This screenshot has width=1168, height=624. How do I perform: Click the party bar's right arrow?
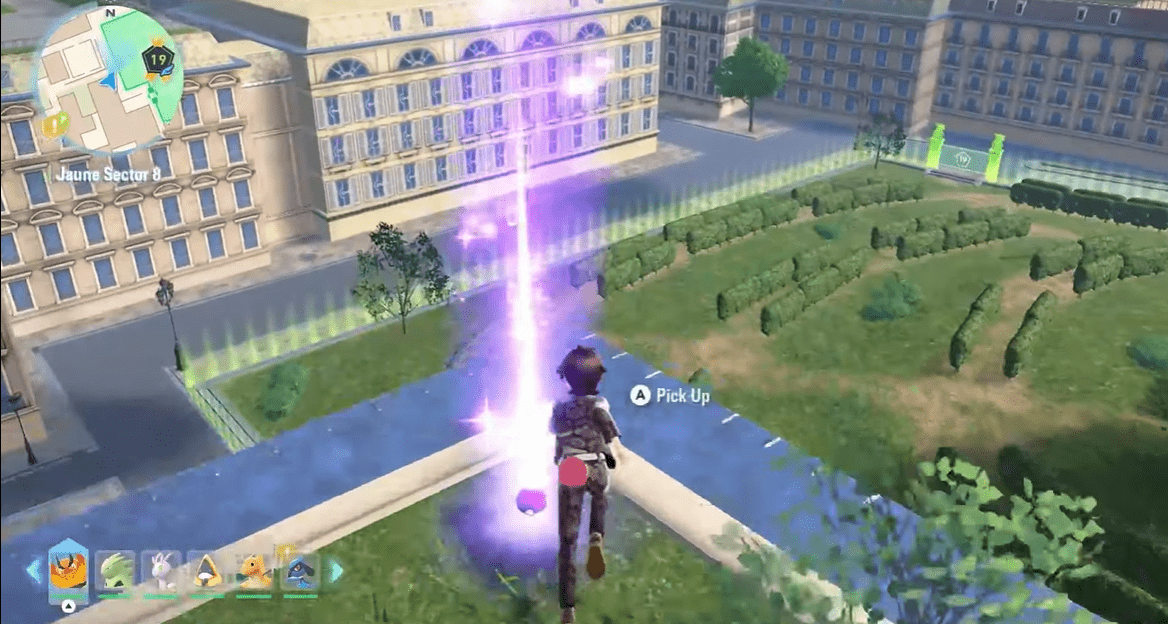[x=336, y=570]
